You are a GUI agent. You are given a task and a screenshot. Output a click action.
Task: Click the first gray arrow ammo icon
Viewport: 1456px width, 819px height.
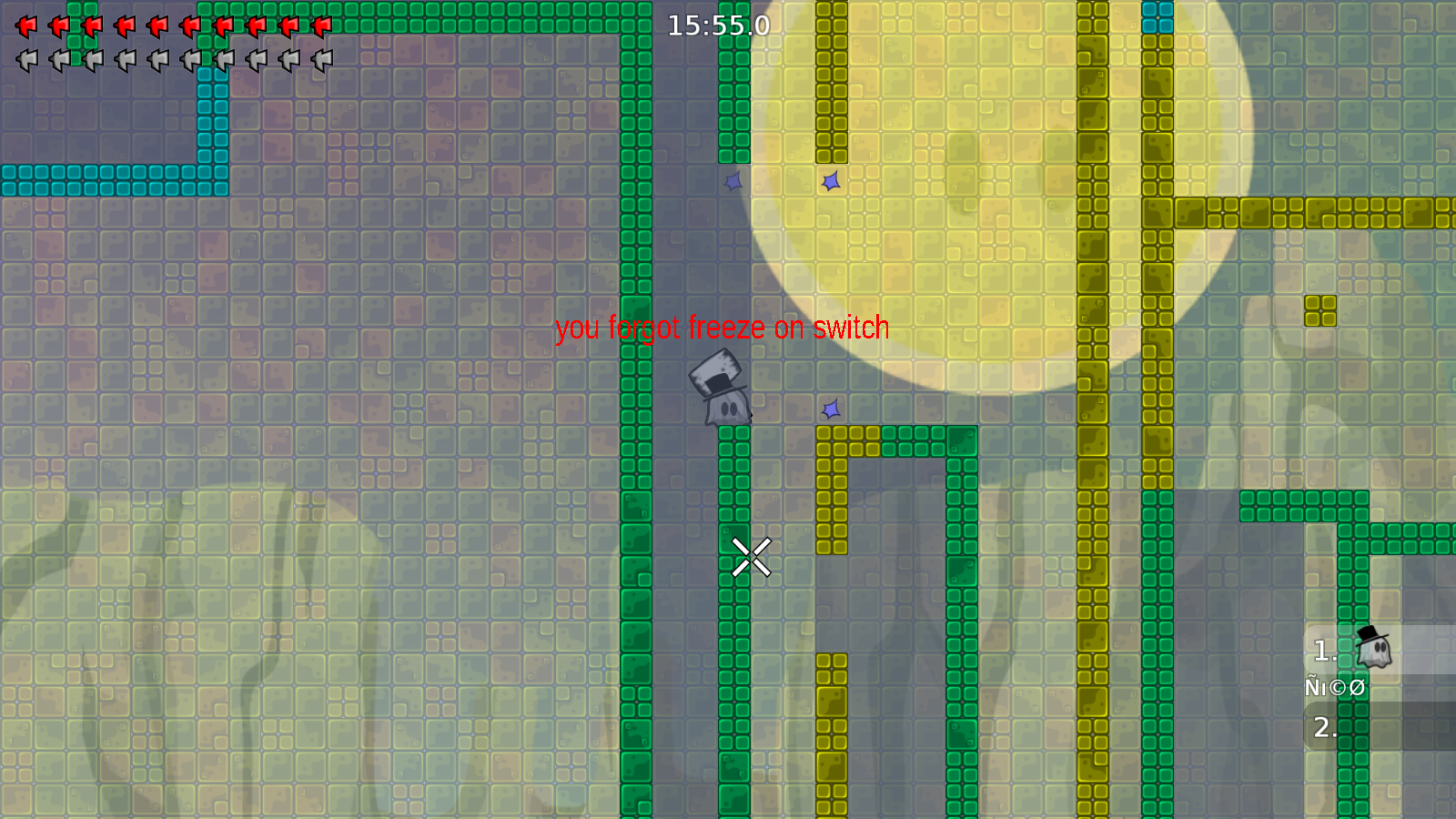tap(27, 59)
